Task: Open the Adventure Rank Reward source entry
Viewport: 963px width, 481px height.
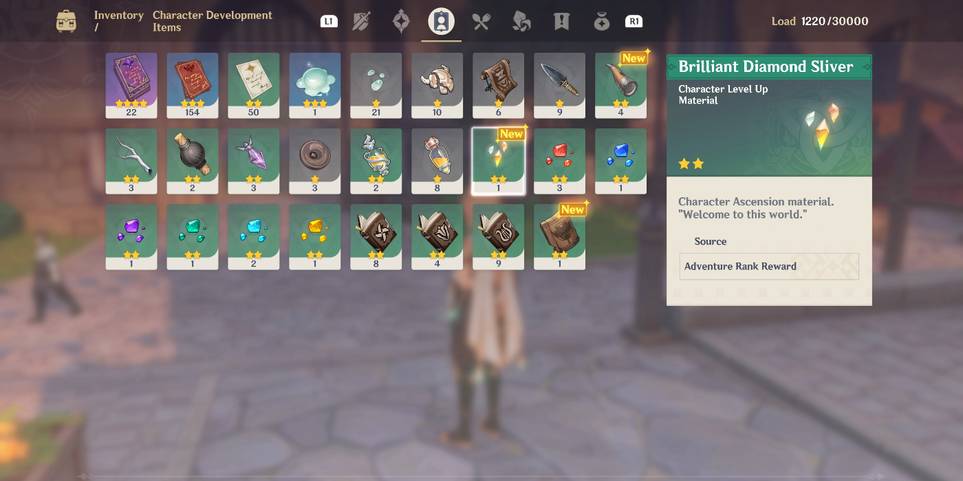Action: click(768, 266)
